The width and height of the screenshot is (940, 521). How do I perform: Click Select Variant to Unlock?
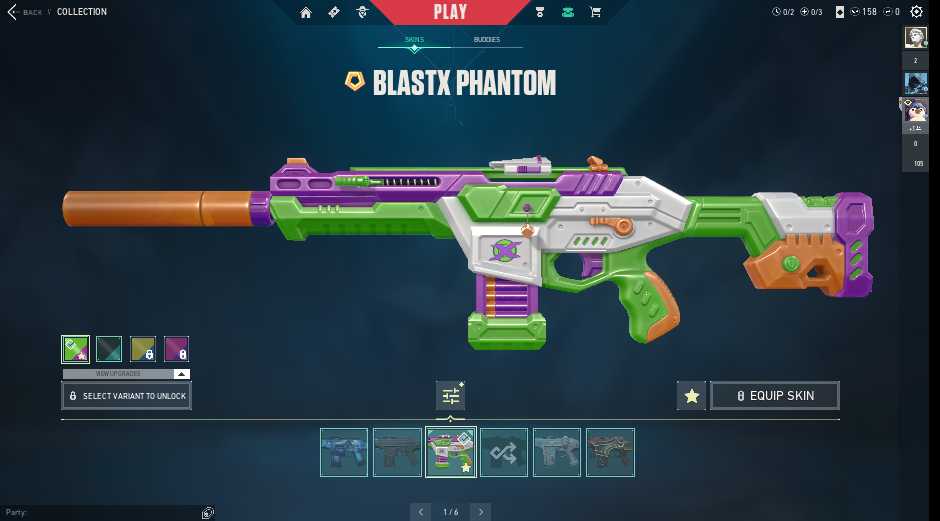[126, 396]
